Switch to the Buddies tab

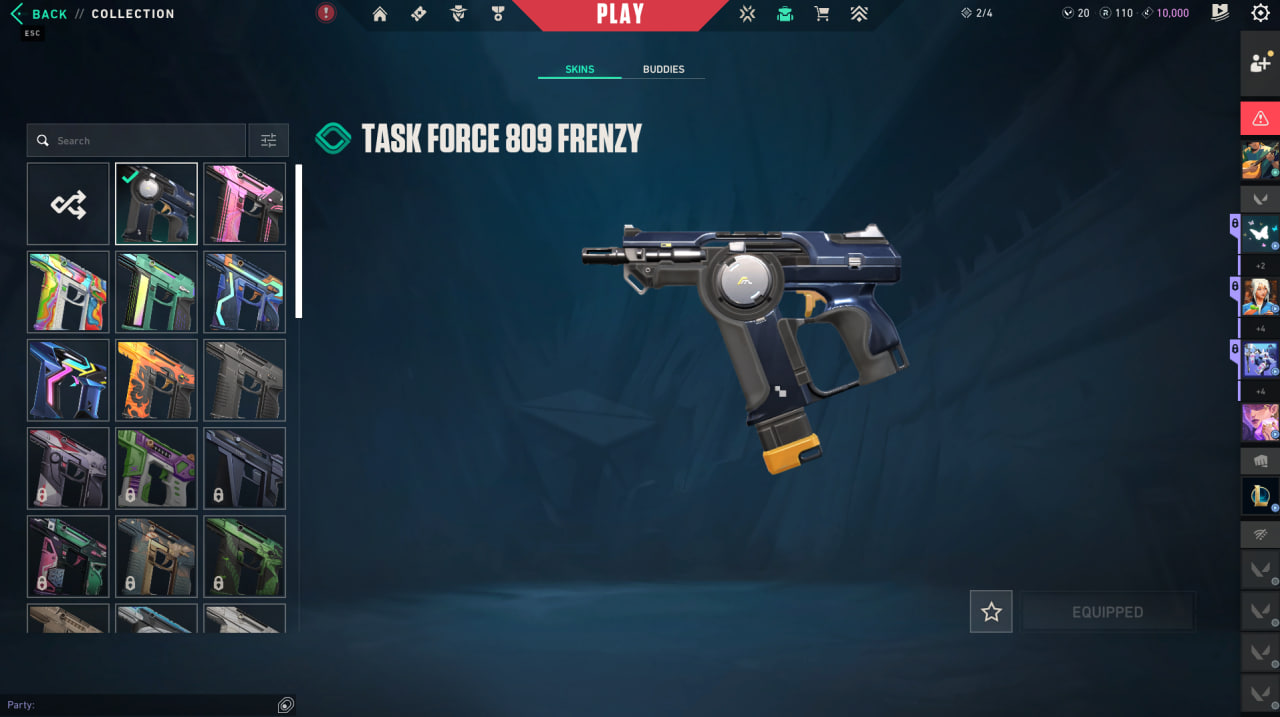point(663,70)
